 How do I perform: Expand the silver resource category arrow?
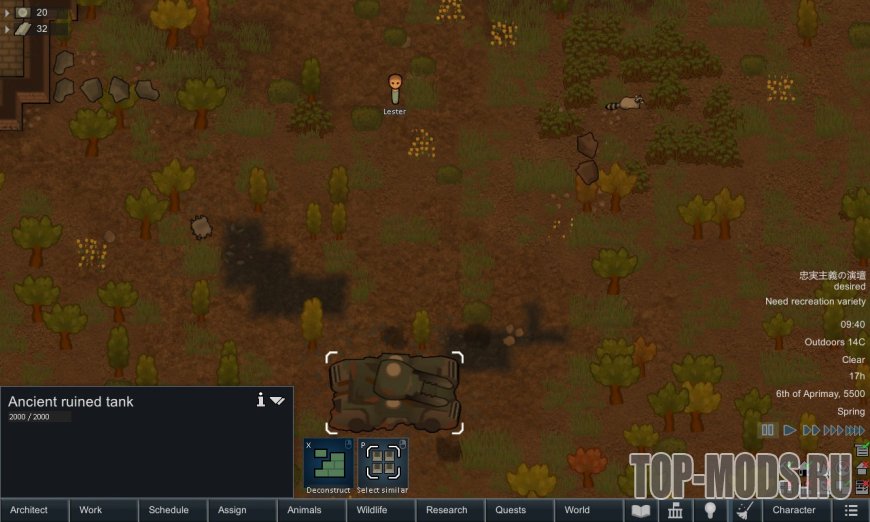point(8,12)
